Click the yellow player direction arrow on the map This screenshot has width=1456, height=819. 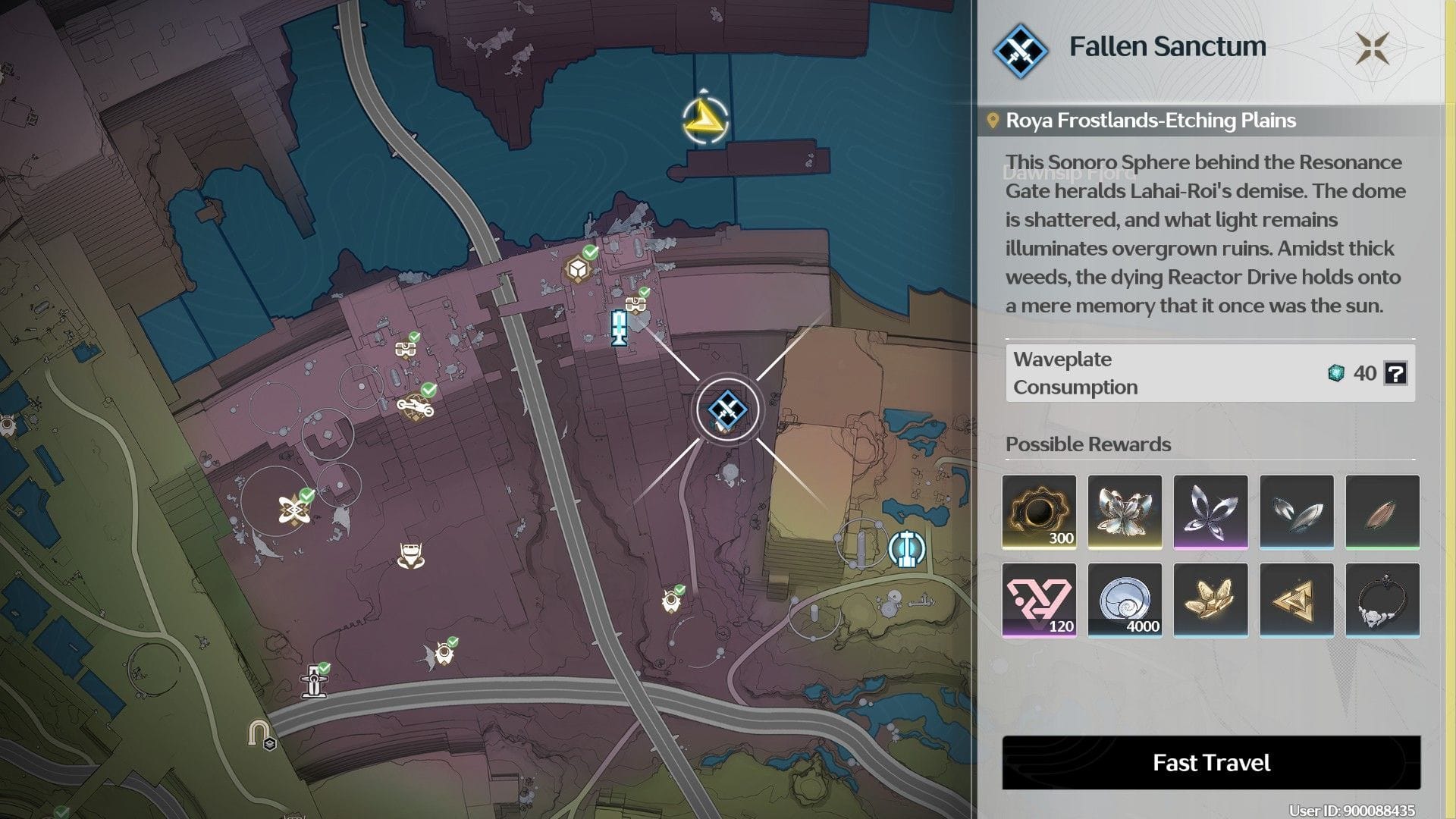[704, 120]
